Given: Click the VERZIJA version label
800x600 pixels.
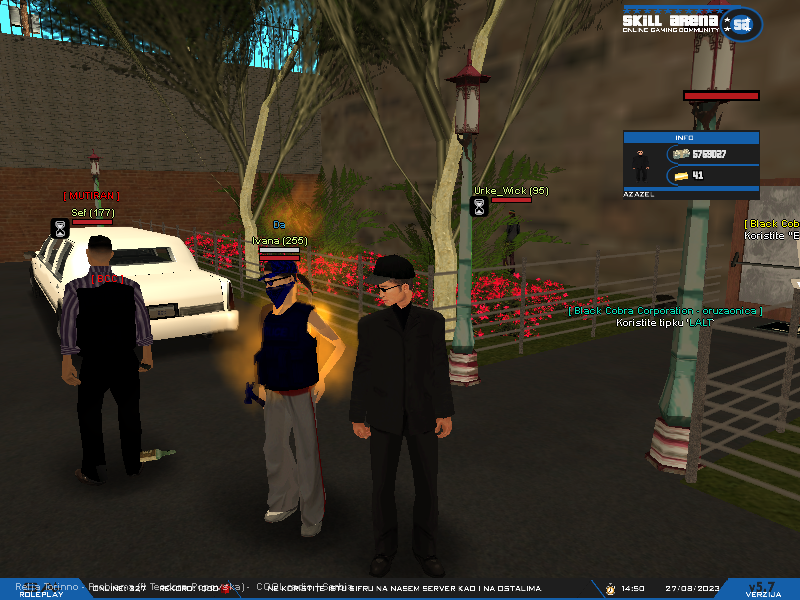Looking at the screenshot, I should point(763,594).
